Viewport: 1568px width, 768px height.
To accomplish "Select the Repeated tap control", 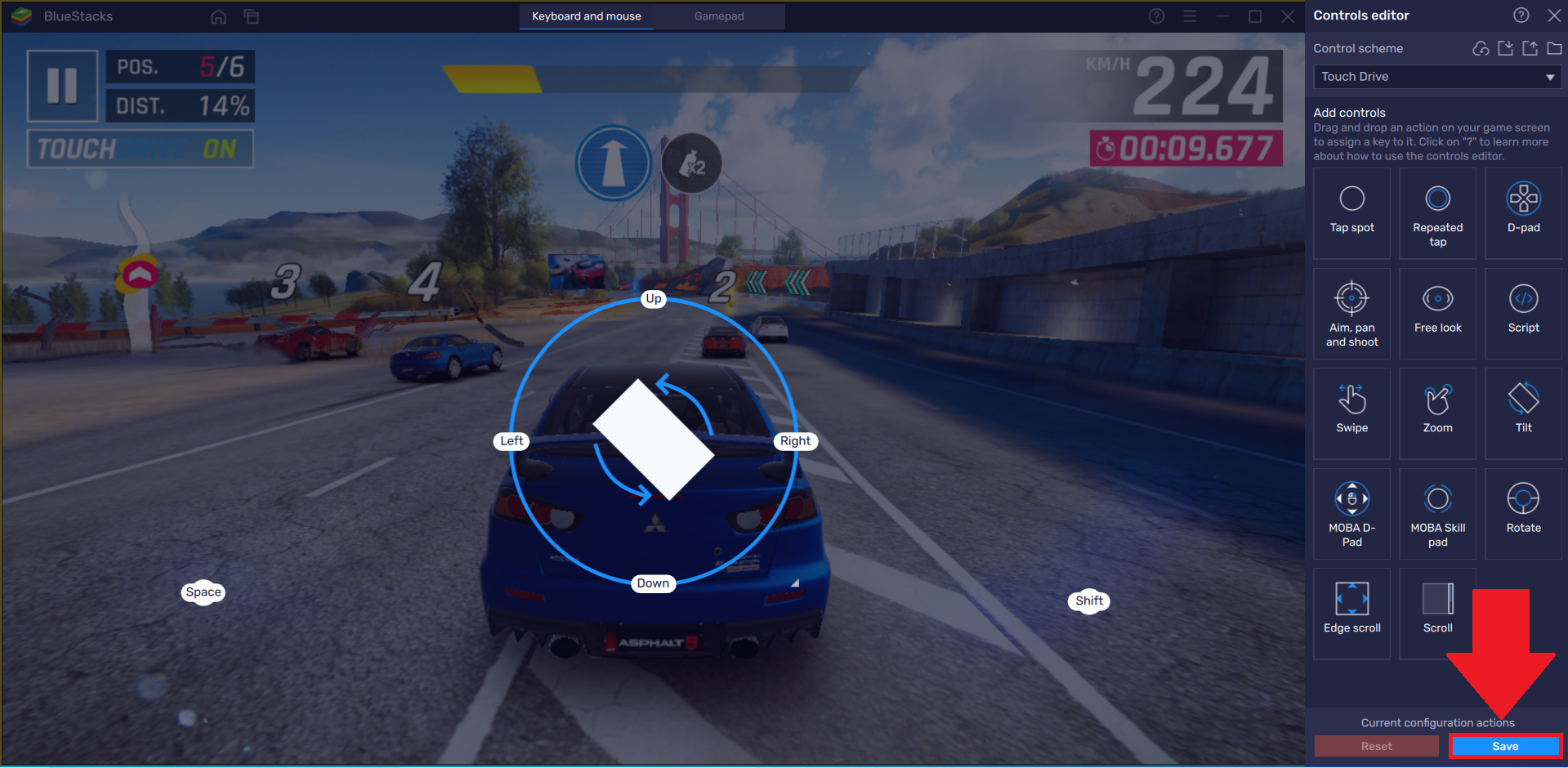I will (x=1437, y=212).
